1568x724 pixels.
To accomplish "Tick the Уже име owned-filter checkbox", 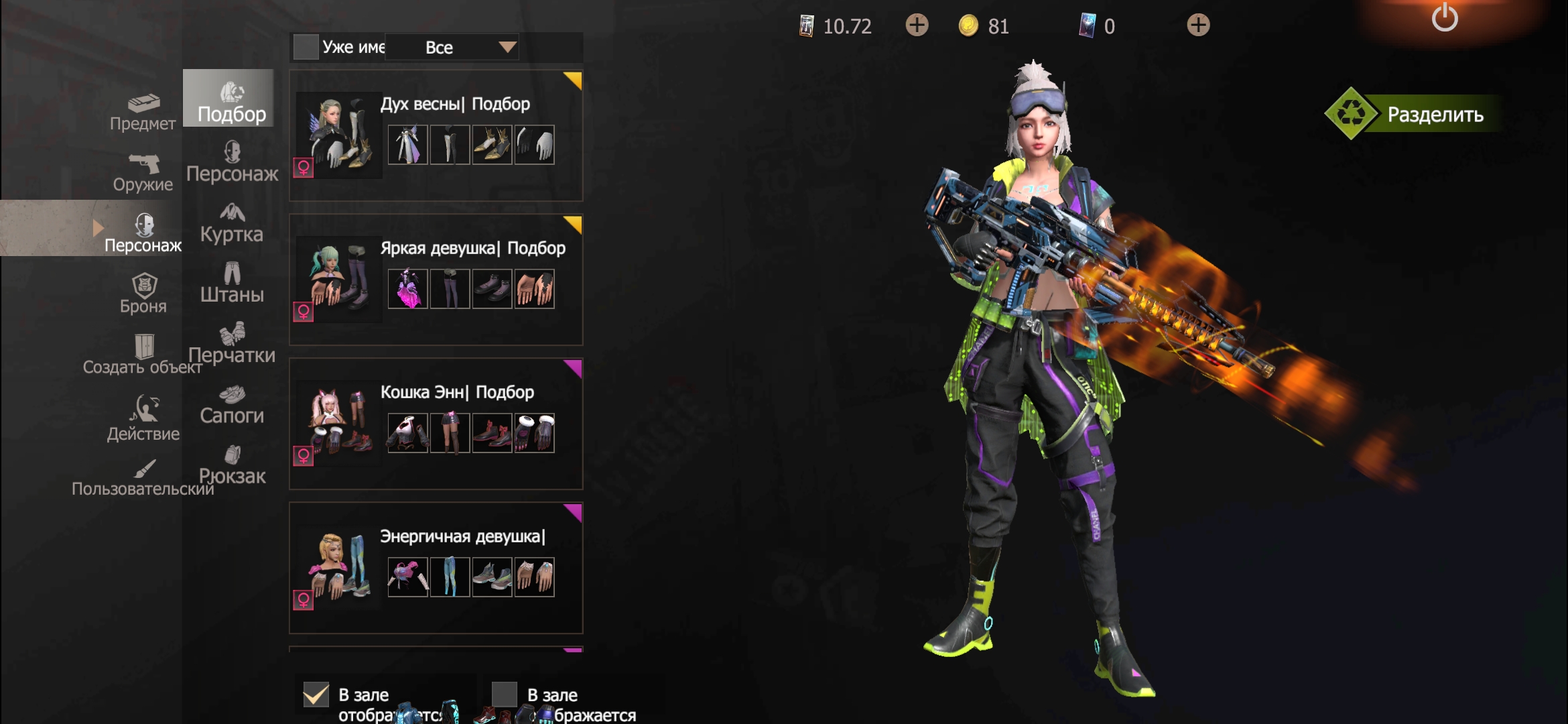I will click(x=306, y=47).
